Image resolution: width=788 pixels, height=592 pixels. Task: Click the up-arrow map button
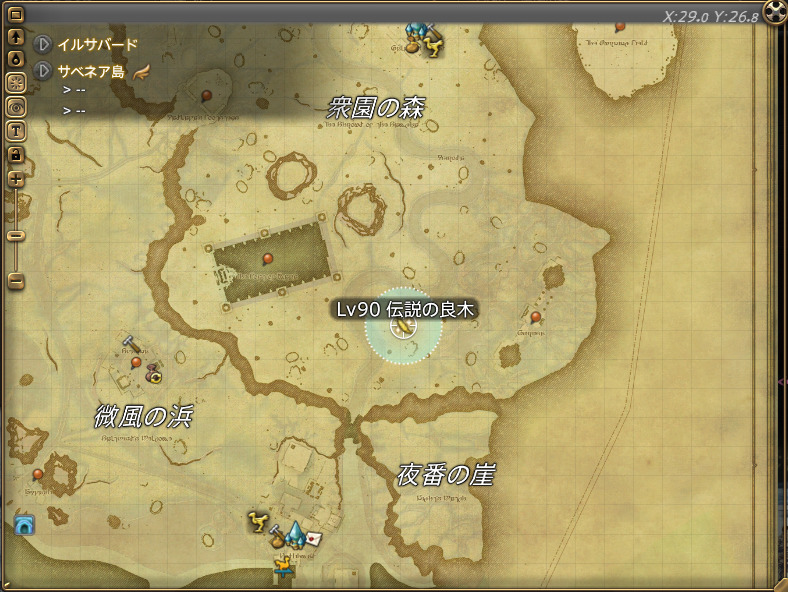pos(16,37)
